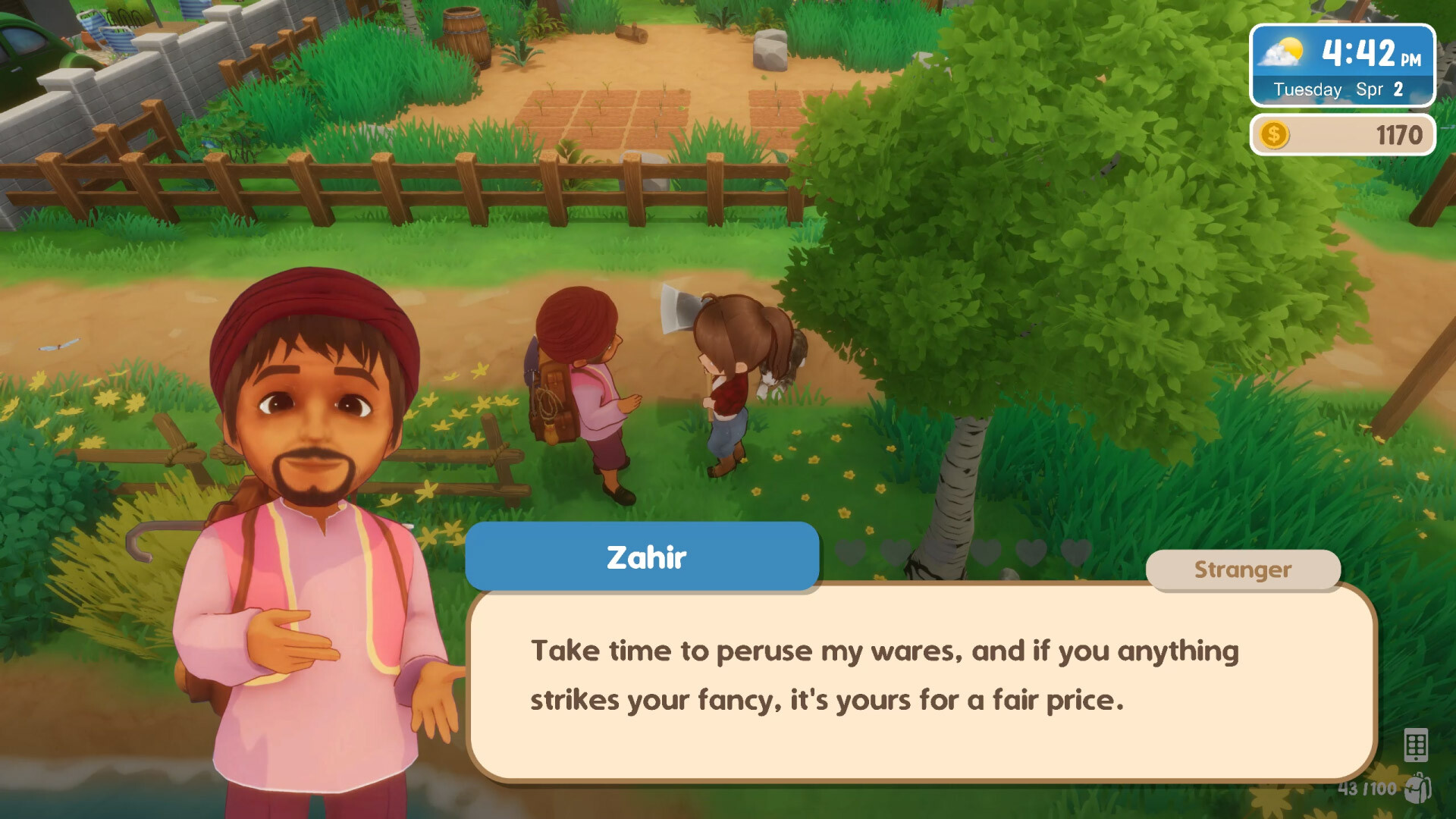This screenshot has height=819, width=1456.
Task: Advance Zahir's dialogue text box
Action: pyautogui.click(x=921, y=682)
